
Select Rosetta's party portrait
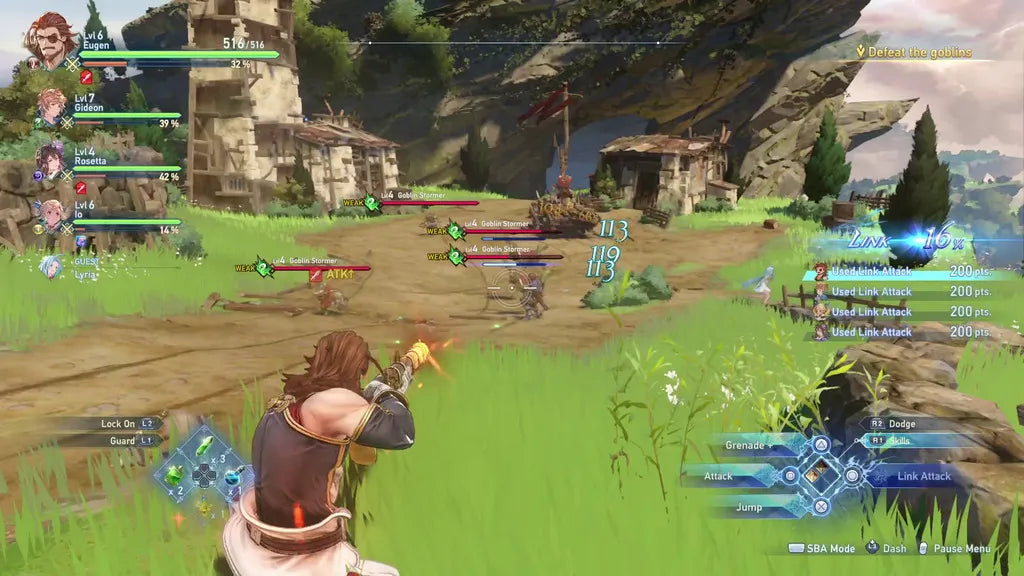pyautogui.click(x=51, y=159)
